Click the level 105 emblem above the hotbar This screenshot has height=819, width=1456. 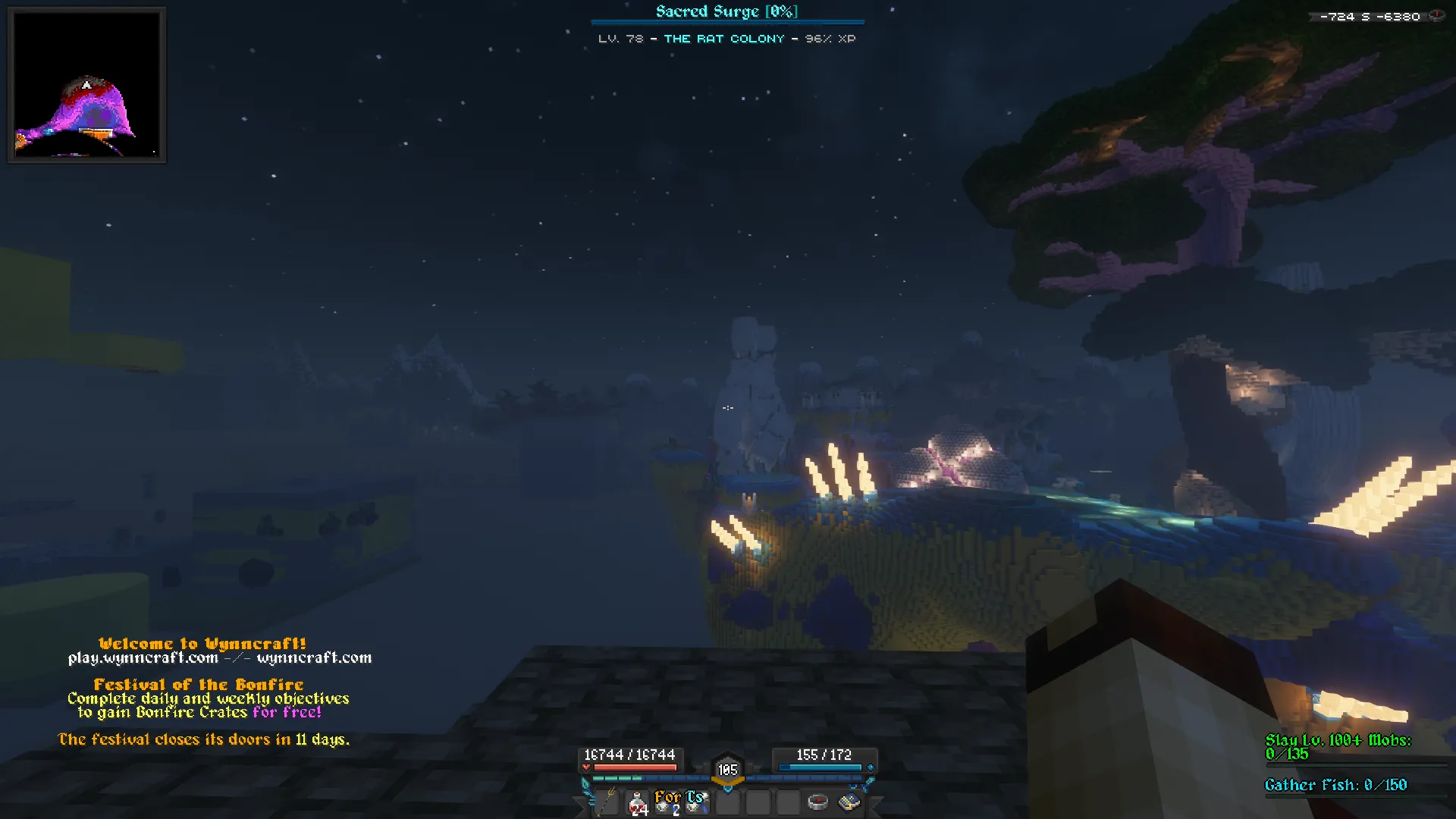point(727,768)
